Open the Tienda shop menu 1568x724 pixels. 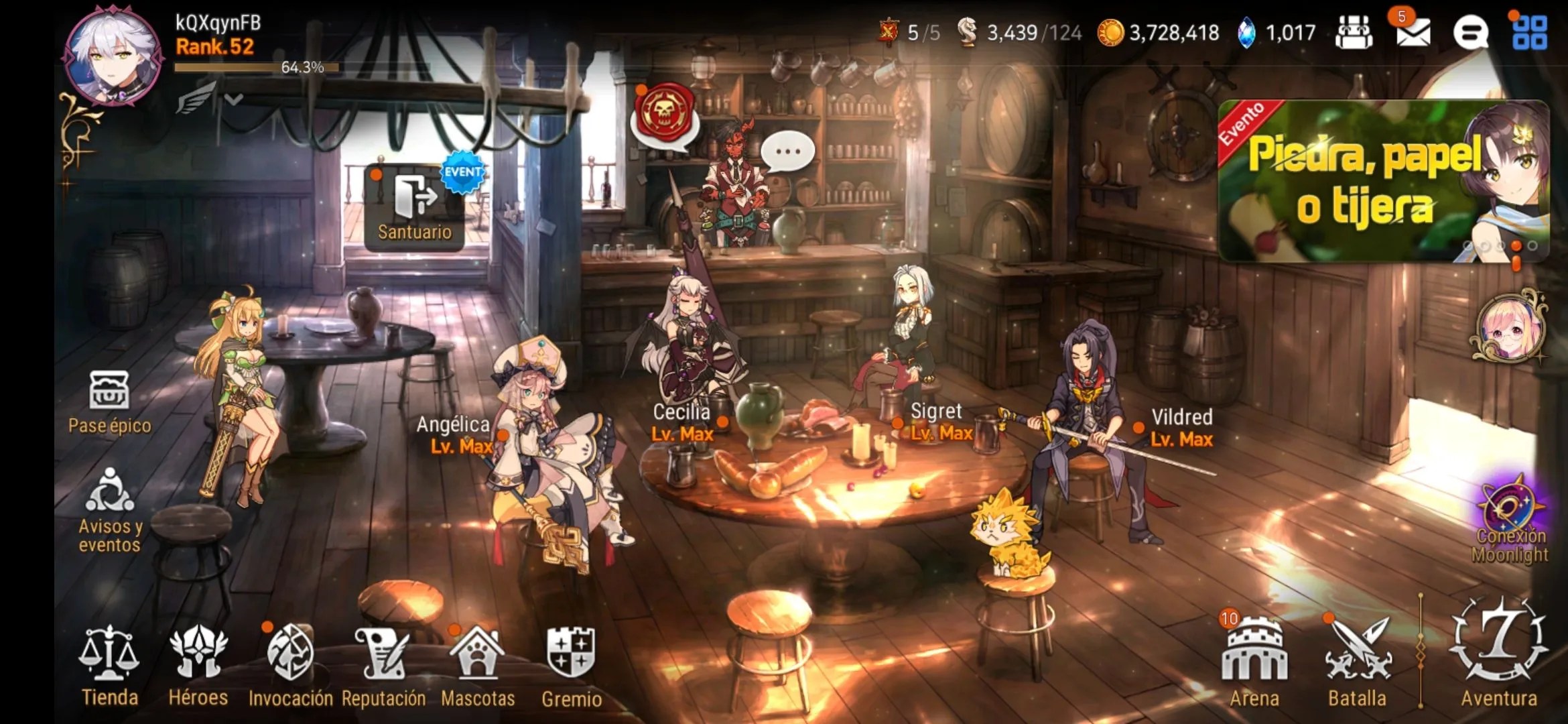pos(109,664)
